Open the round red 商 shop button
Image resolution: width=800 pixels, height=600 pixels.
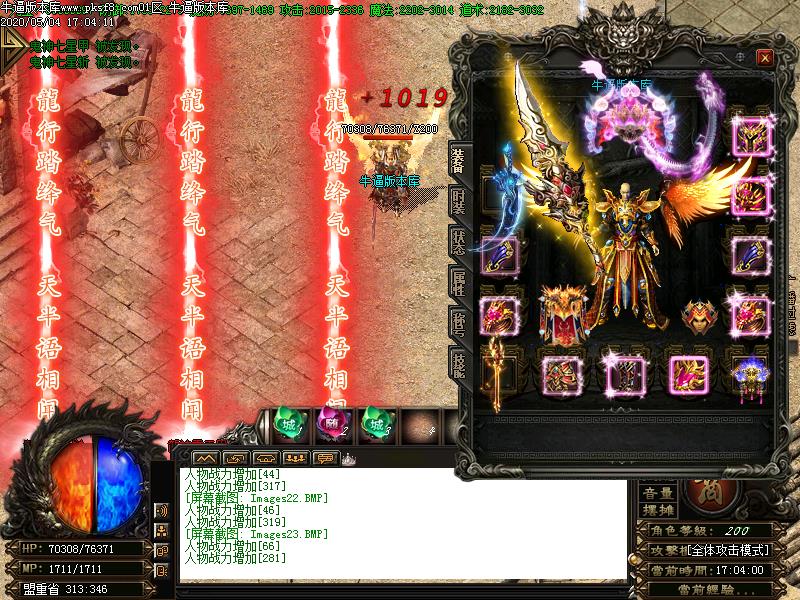coord(714,491)
